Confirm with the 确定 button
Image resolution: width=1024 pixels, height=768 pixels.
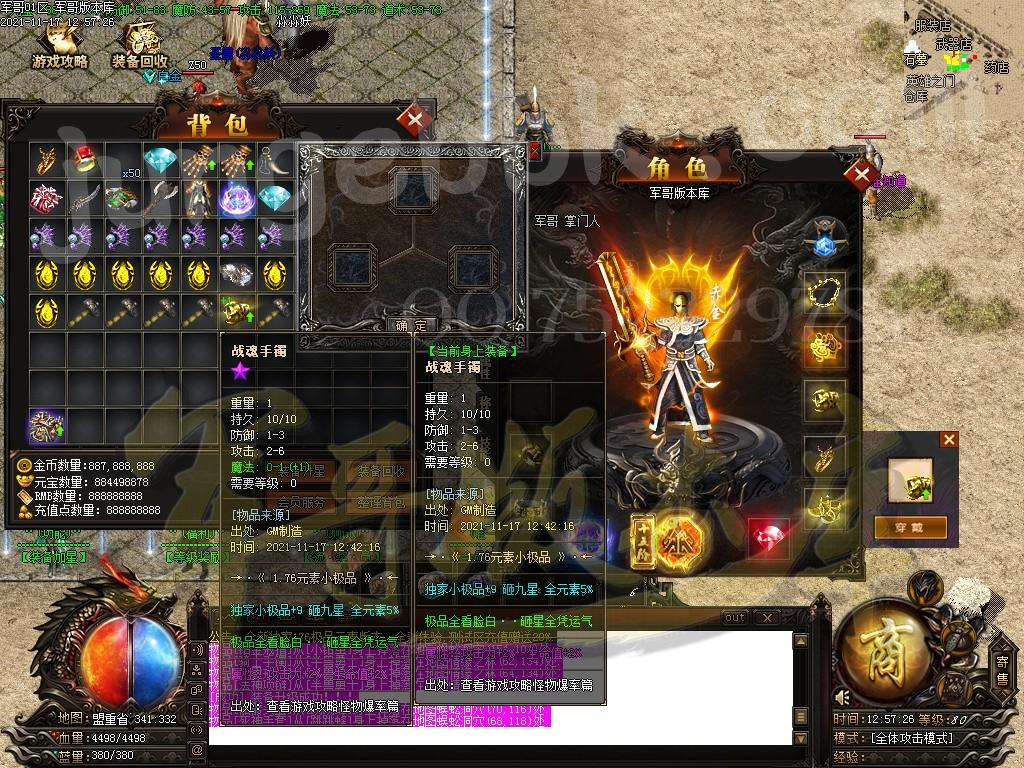410,325
